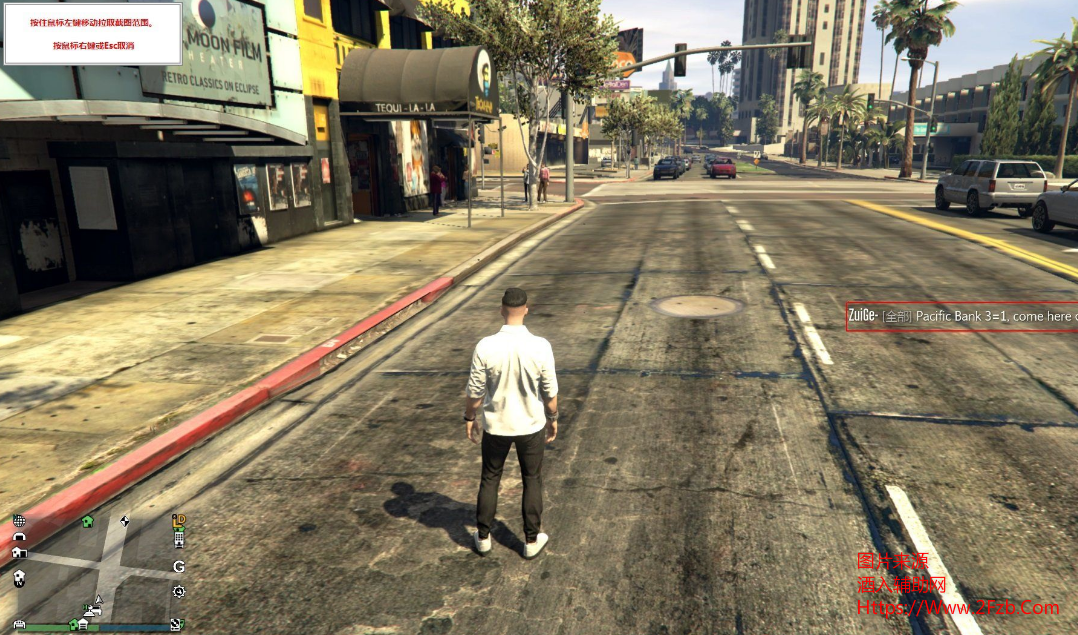Screen dimensions: 1078x635
Task: Select the hangar arch marker on the minimap
Action: pyautogui.click(x=19, y=536)
